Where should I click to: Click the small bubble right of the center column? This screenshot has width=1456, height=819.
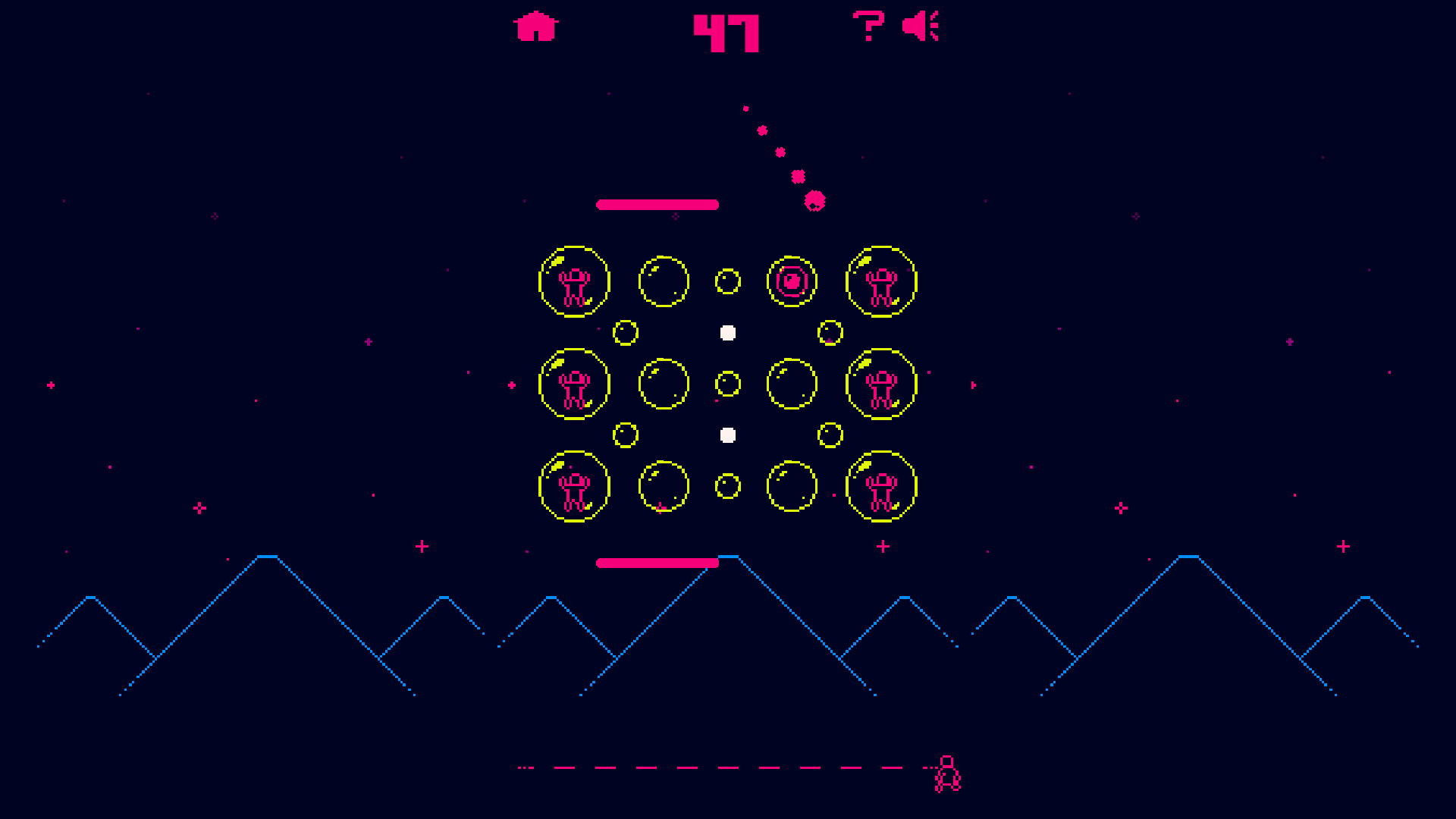(x=832, y=331)
